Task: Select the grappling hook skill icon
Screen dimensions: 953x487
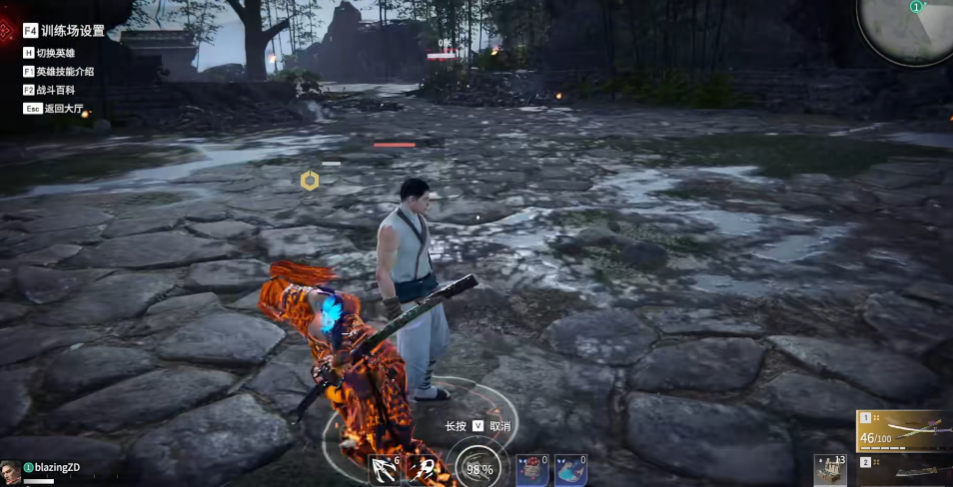Action: click(x=384, y=470)
